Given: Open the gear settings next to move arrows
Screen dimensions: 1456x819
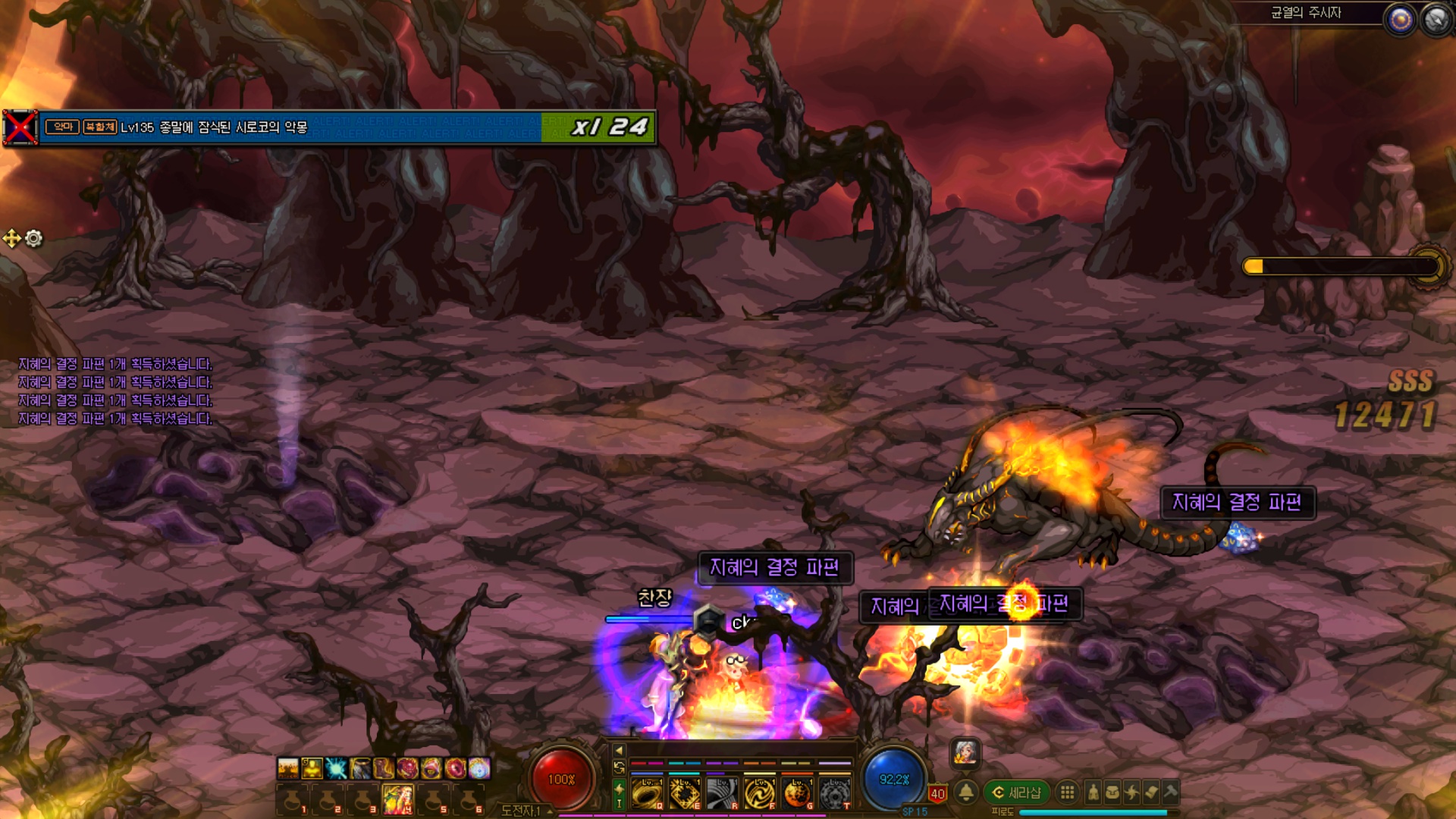Looking at the screenshot, I should pos(34,239).
